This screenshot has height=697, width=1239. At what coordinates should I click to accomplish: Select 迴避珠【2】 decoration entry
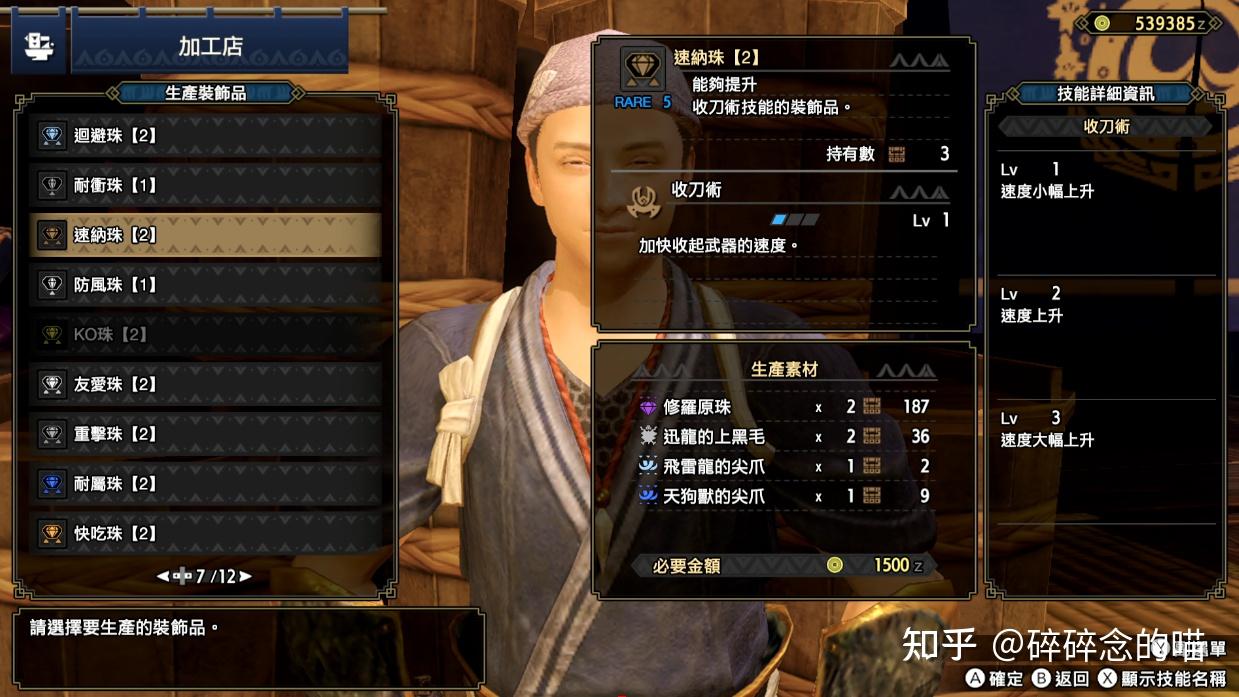click(205, 136)
